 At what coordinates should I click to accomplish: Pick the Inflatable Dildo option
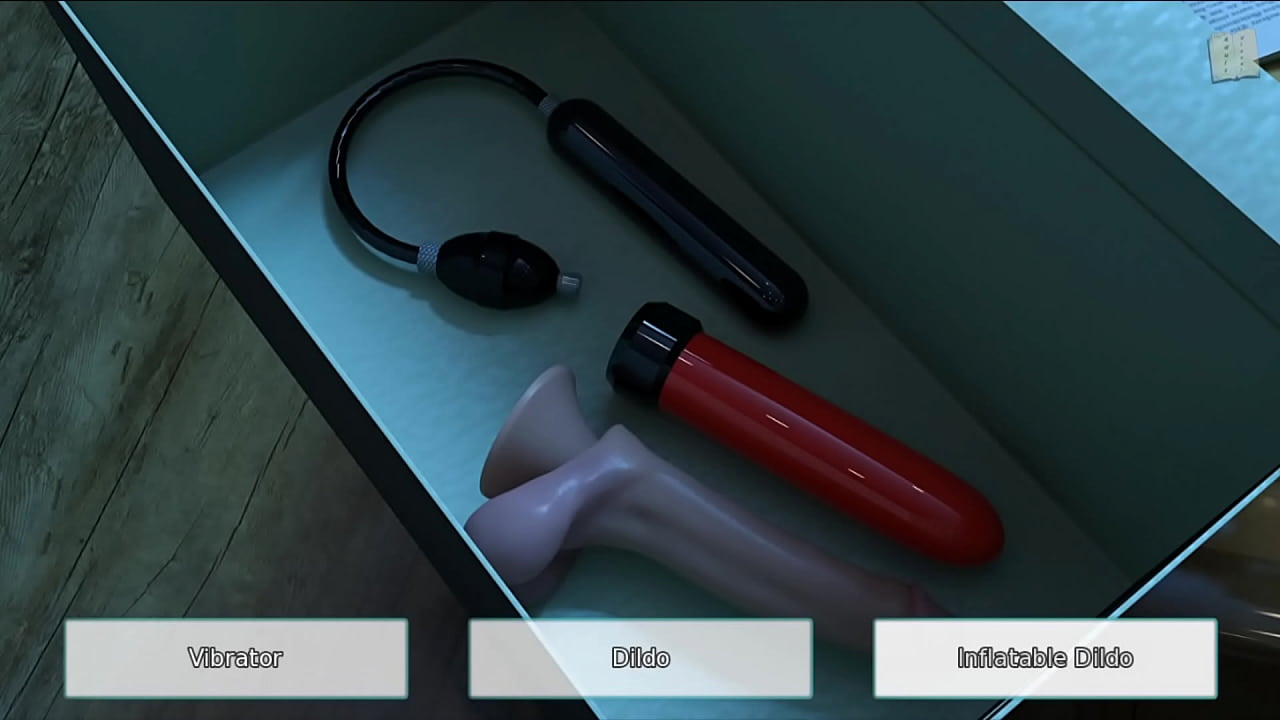click(x=1045, y=658)
